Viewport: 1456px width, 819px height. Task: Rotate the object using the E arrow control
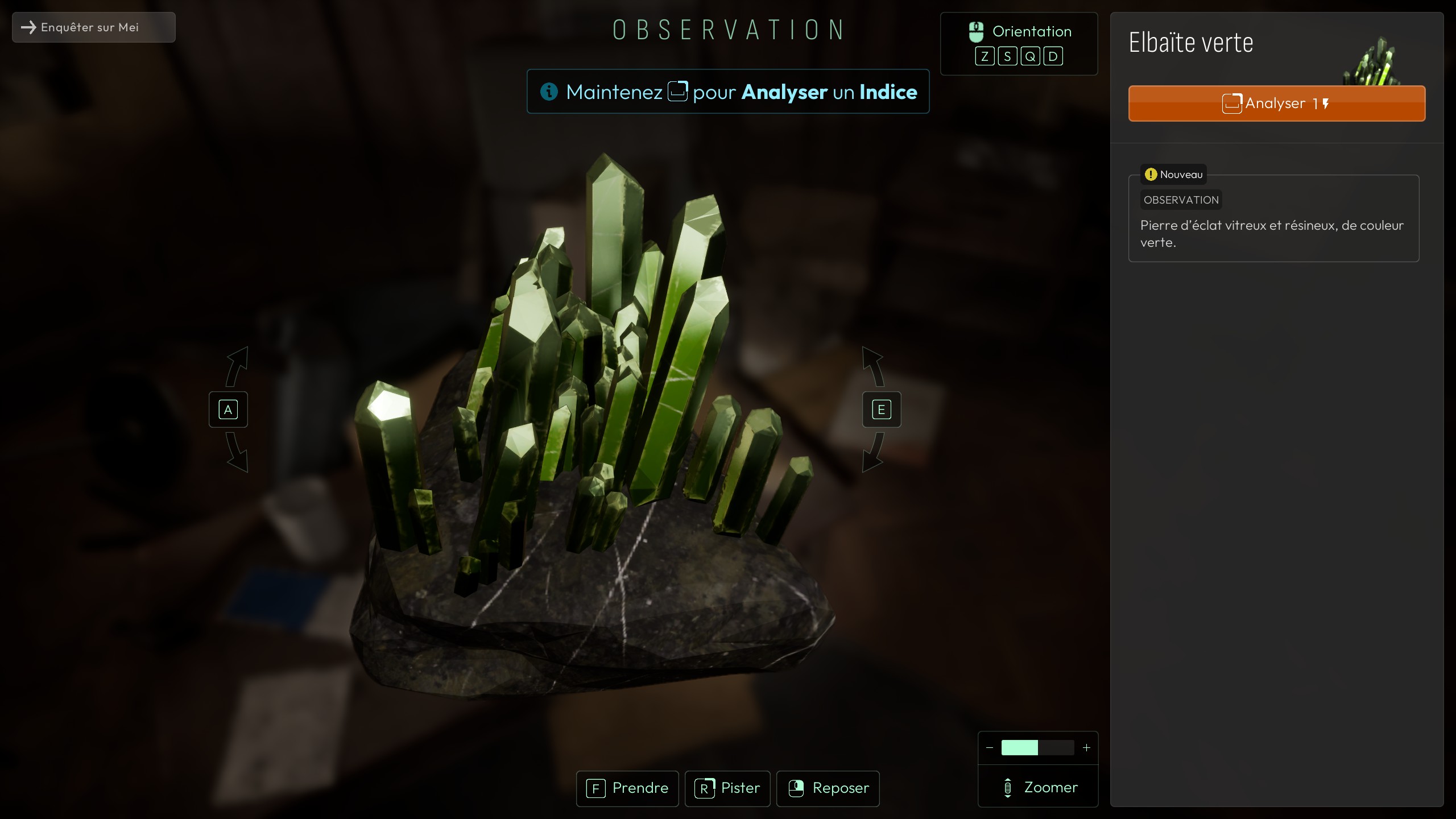click(881, 409)
